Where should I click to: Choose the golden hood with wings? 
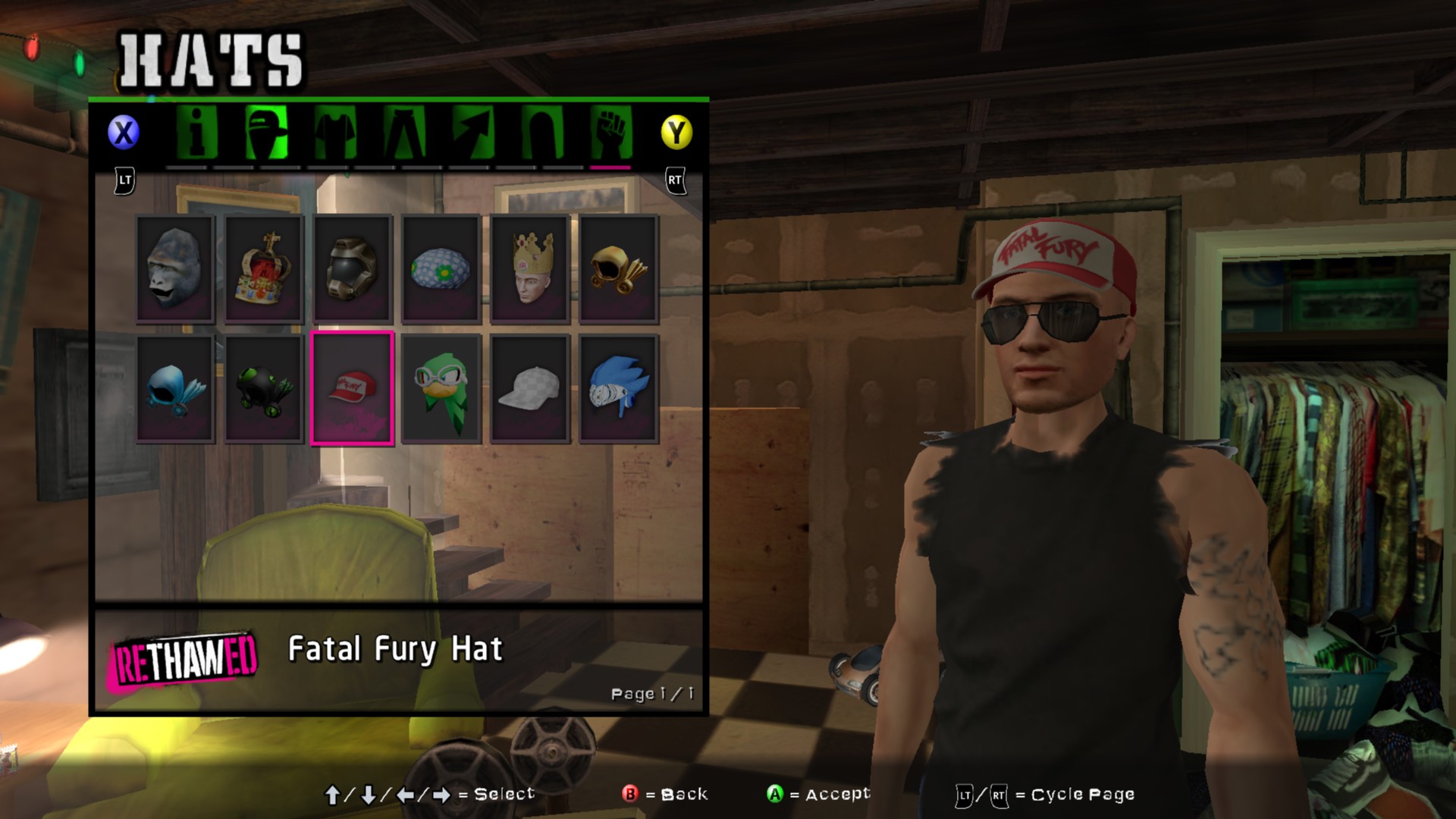(x=619, y=269)
